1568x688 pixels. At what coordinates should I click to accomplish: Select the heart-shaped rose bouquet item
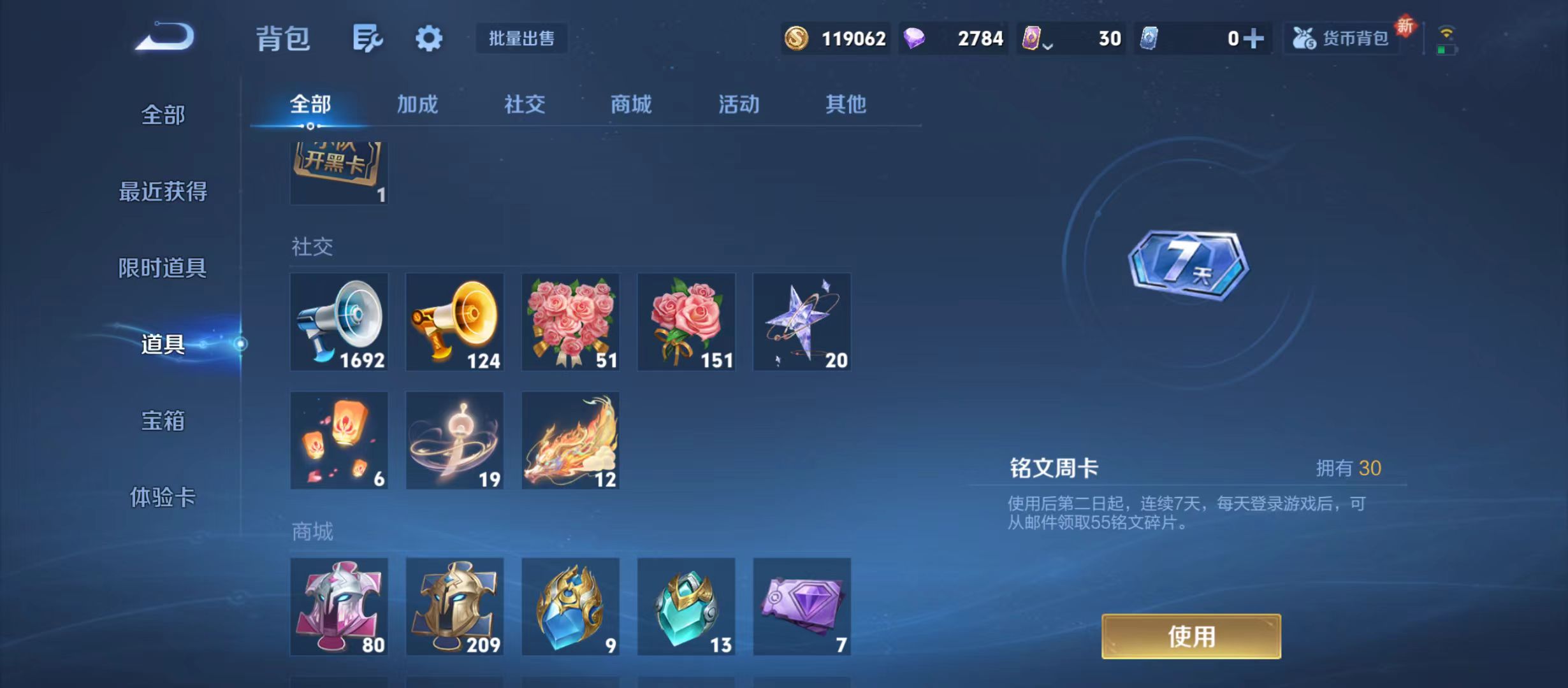(570, 322)
